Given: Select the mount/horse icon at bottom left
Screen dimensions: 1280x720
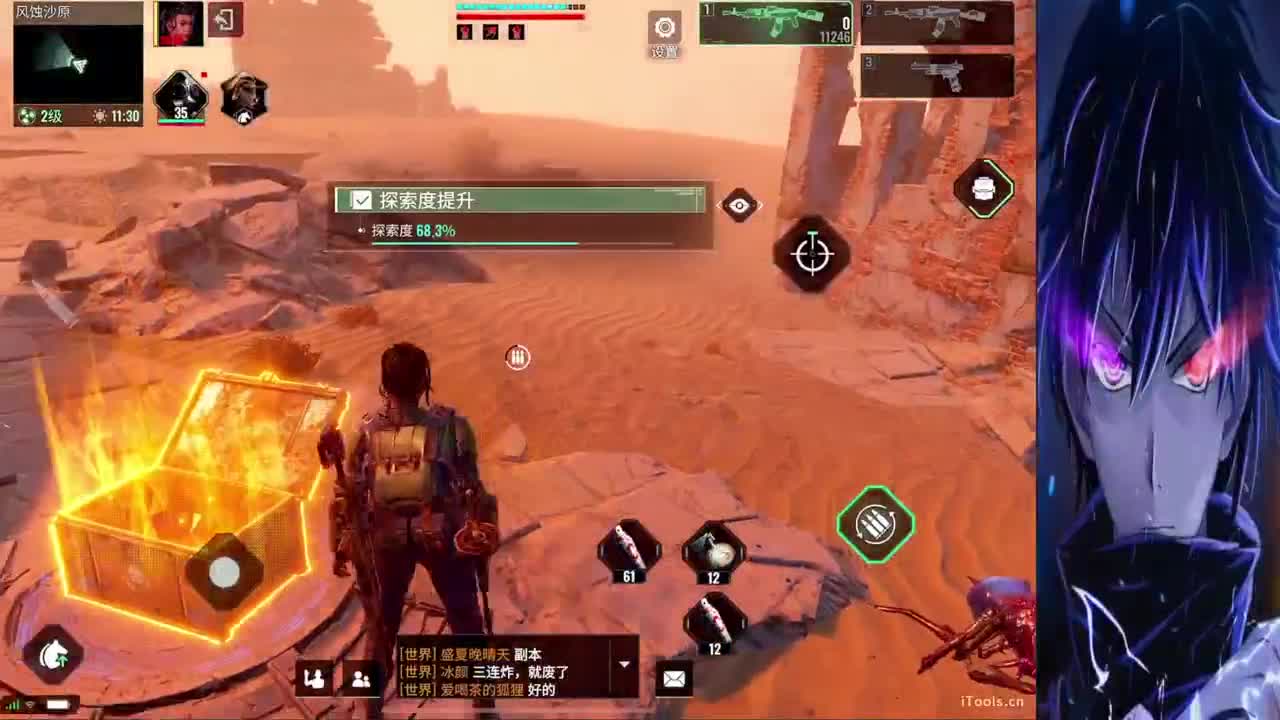Looking at the screenshot, I should pos(55,655).
